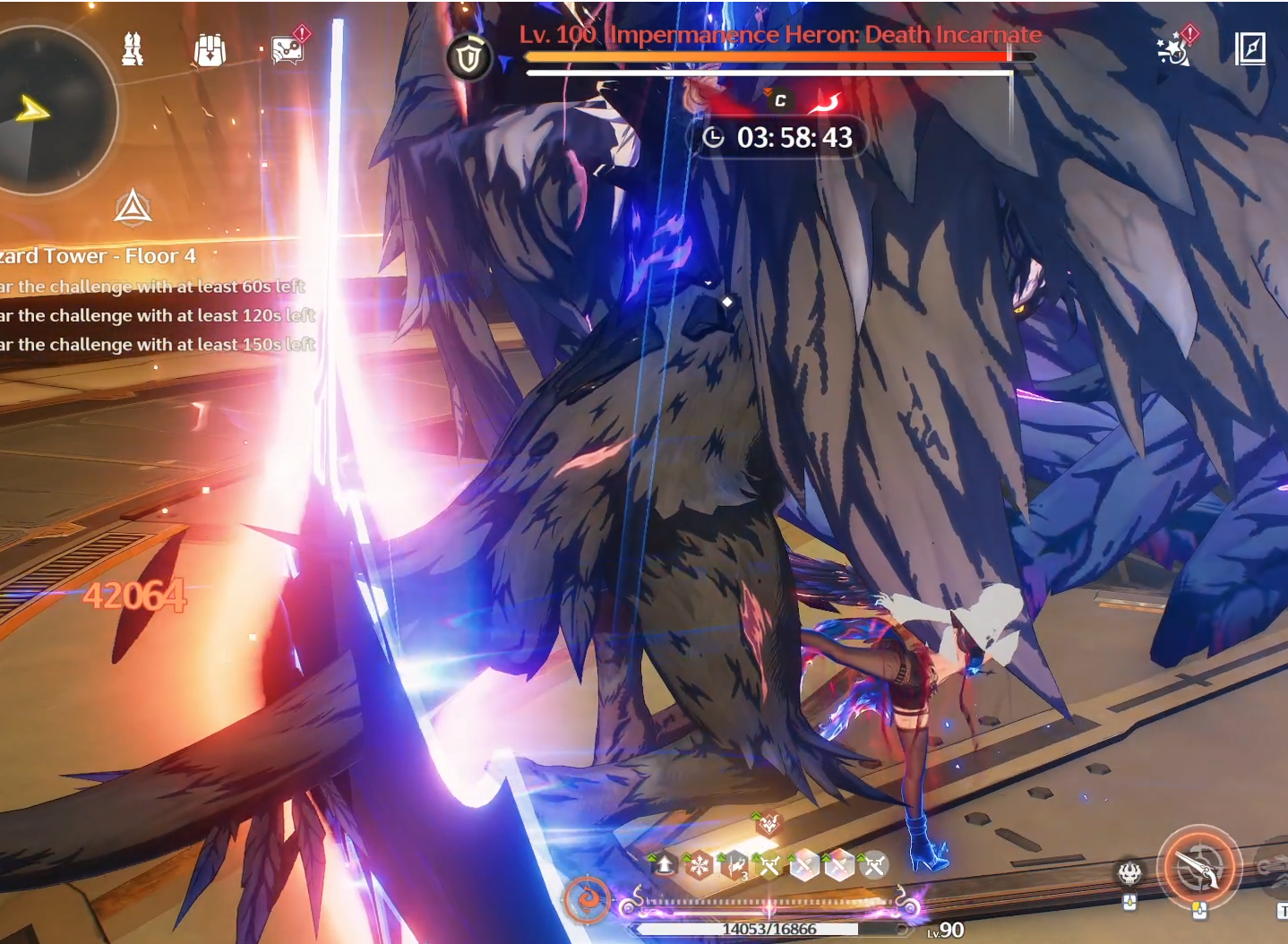Open the compass guidebook icon
Viewport: 1288px width, 944px height.
coord(1249,48)
